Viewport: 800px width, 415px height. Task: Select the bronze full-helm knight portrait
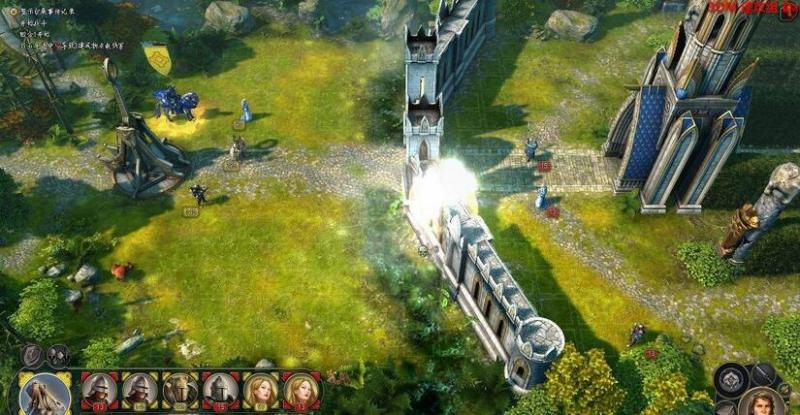[x=181, y=390]
